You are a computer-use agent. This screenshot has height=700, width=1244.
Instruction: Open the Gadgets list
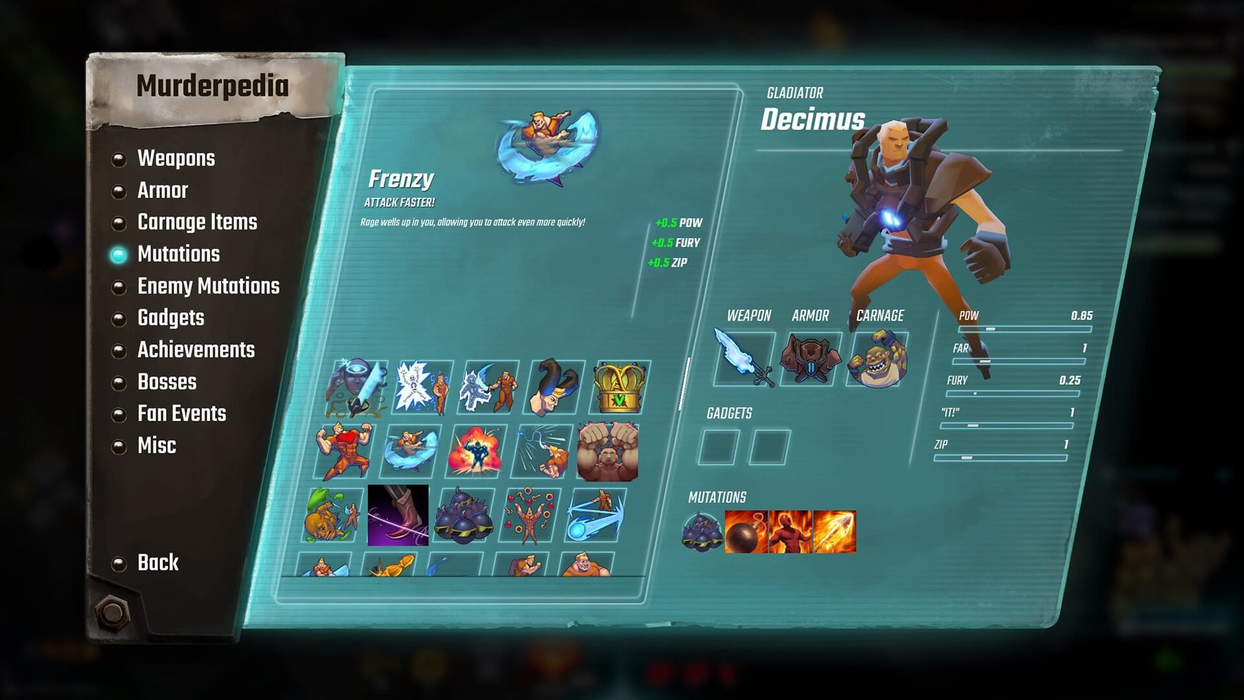click(x=170, y=319)
